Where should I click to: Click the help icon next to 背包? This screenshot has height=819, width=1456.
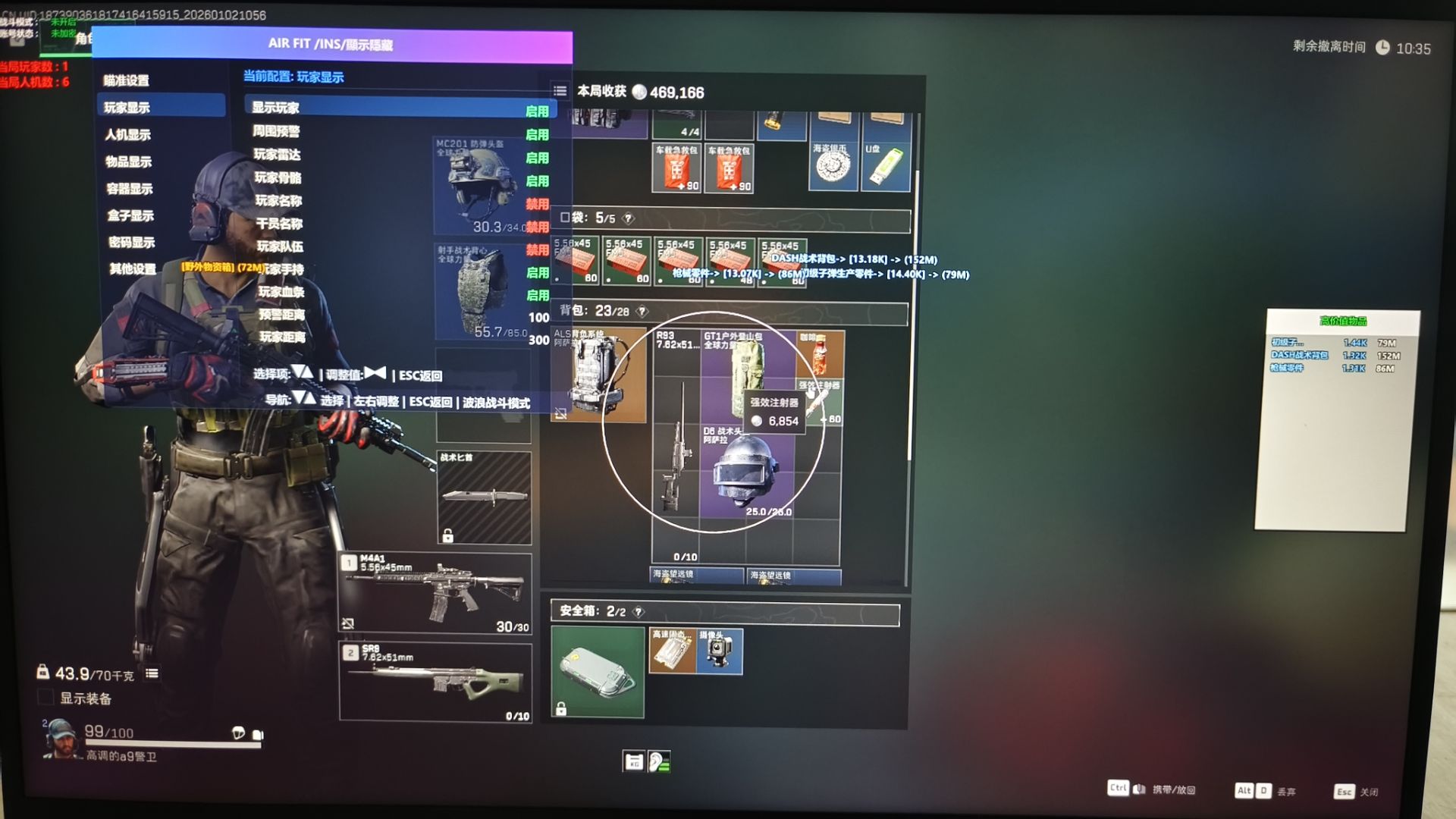coord(642,311)
